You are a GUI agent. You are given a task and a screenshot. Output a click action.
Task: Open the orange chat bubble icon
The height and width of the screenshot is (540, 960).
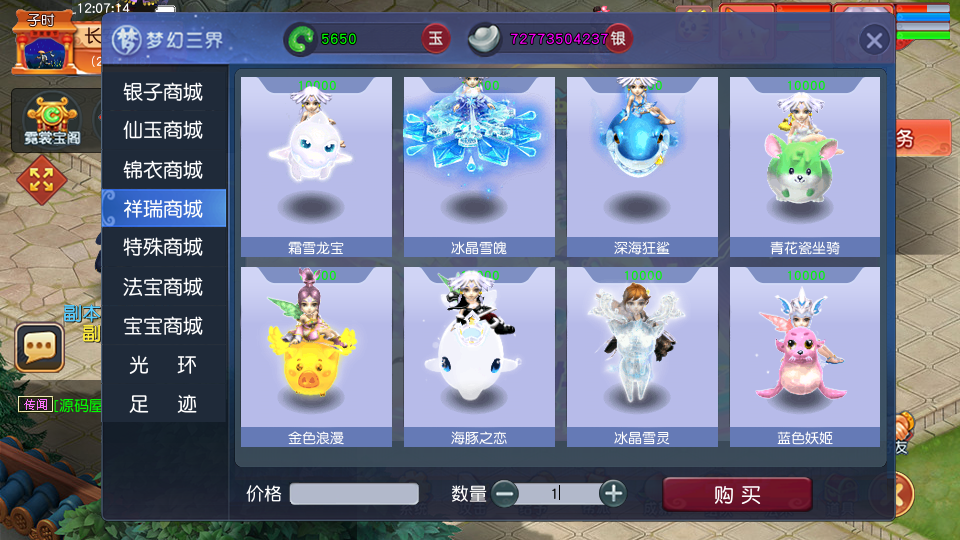pyautogui.click(x=40, y=347)
